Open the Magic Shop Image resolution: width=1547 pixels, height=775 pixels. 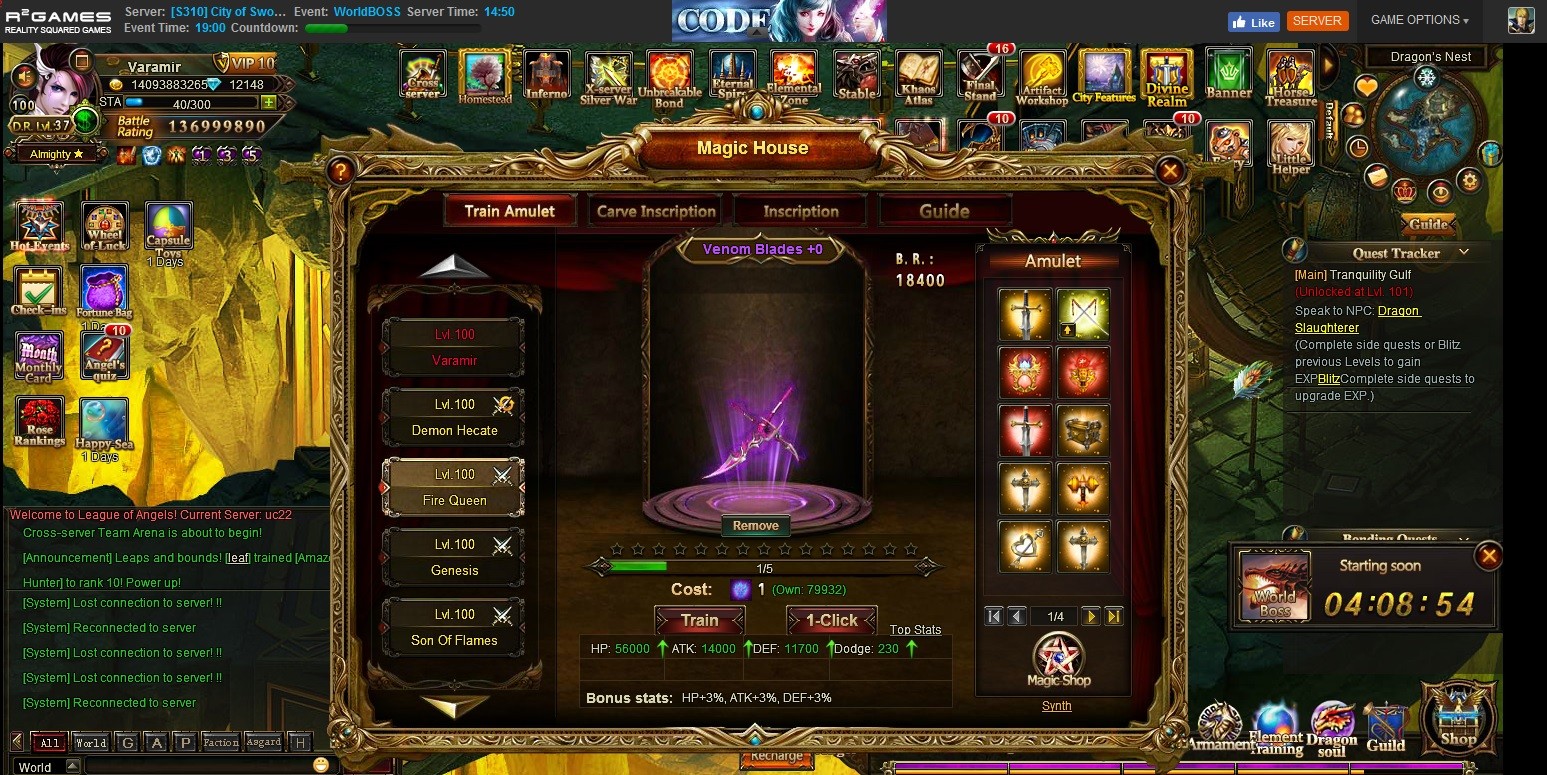[x=1058, y=659]
